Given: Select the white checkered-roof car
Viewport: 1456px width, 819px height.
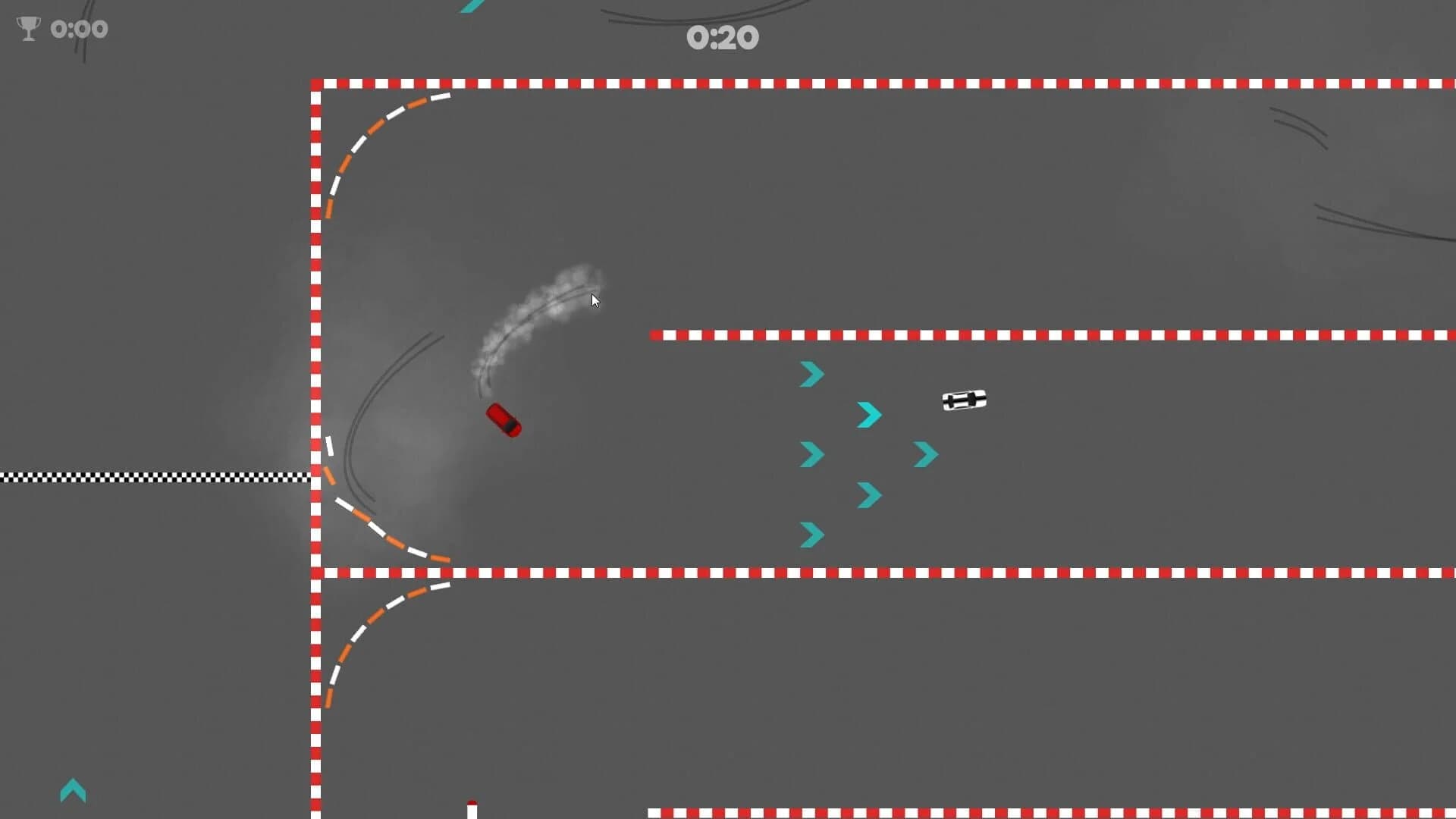Looking at the screenshot, I should pyautogui.click(x=965, y=401).
